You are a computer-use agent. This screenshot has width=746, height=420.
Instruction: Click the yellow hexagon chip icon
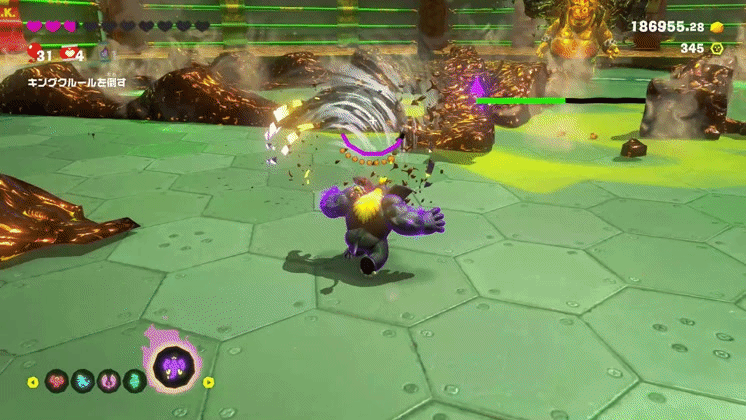(717, 47)
